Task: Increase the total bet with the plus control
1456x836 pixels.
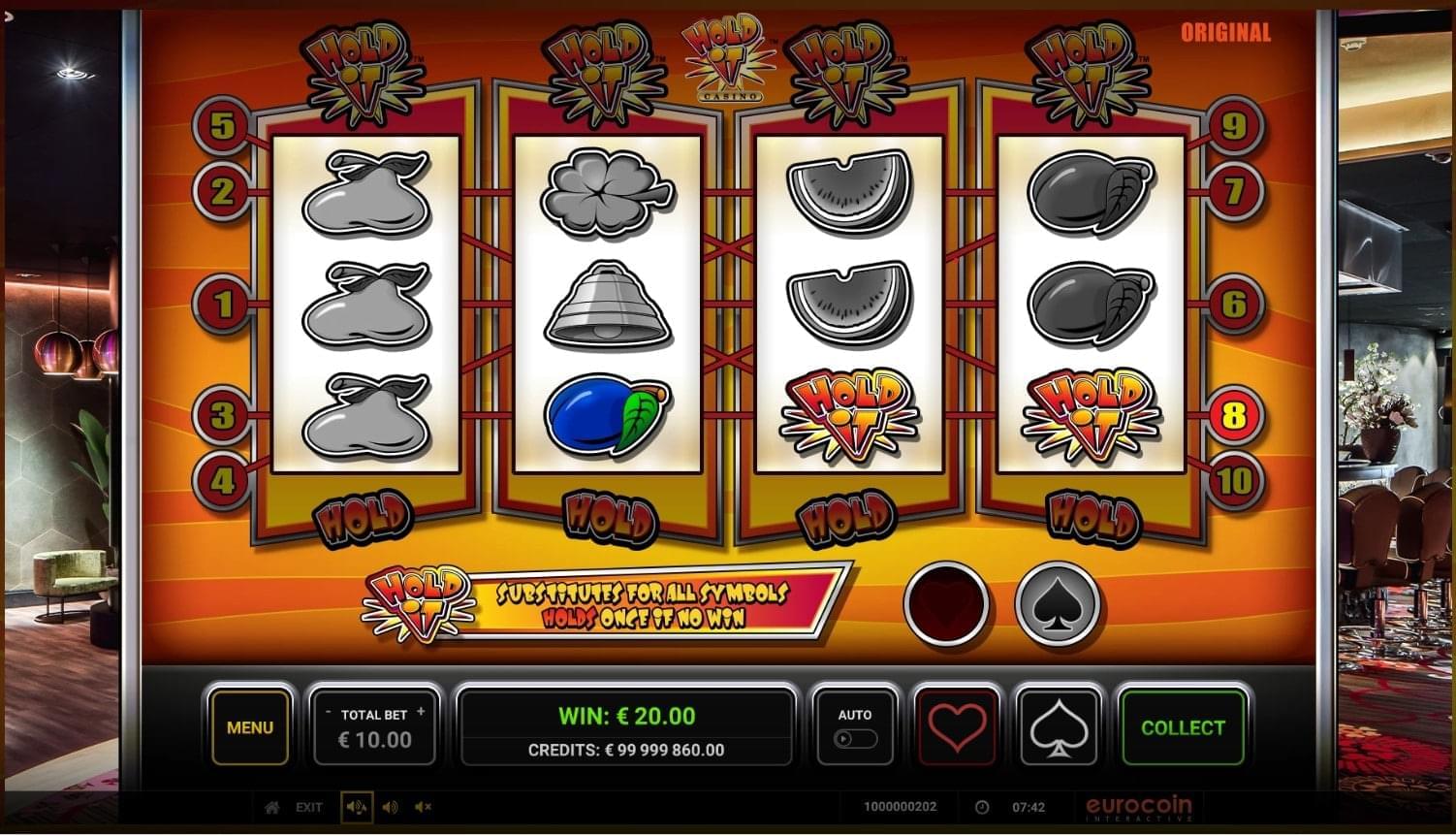Action: 420,711
